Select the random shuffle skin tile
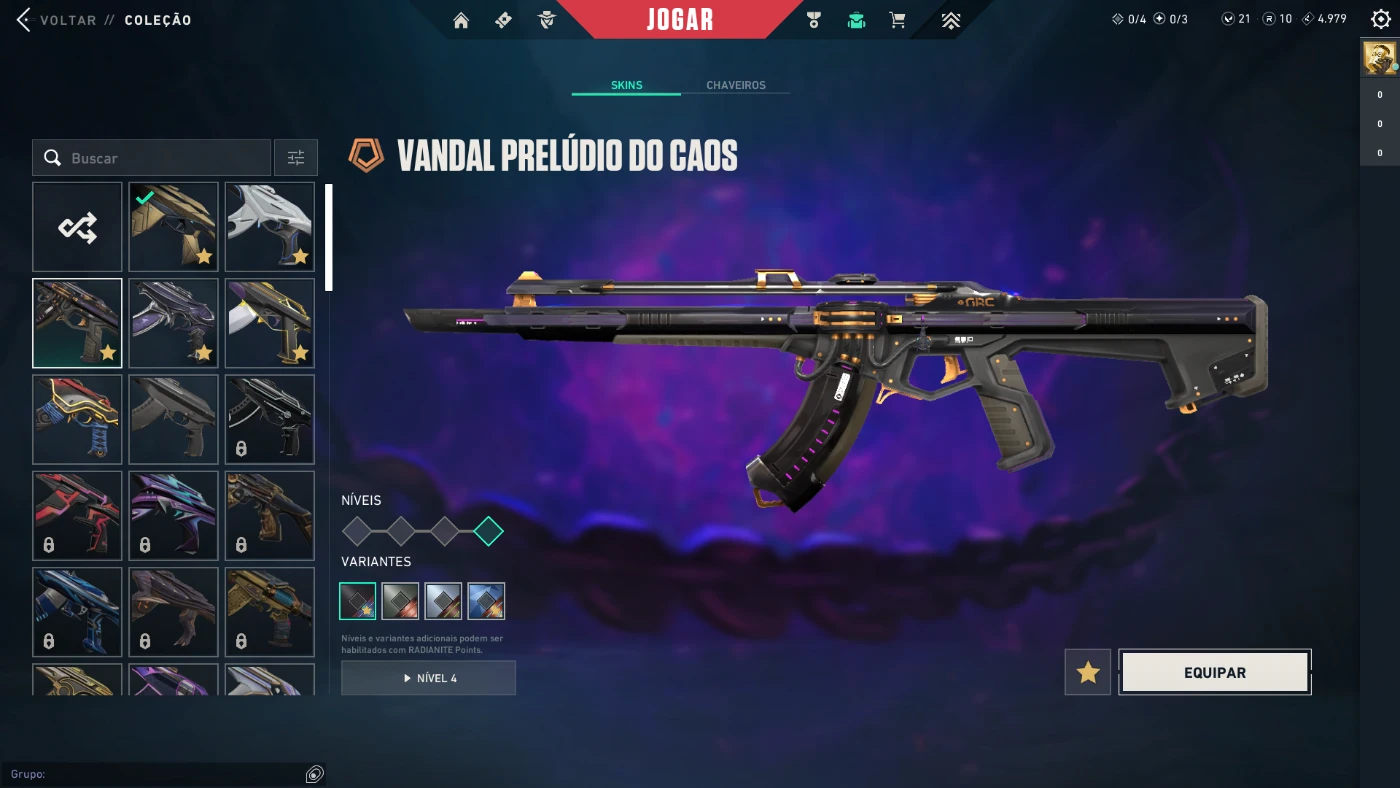1400x788 pixels. tap(77, 227)
